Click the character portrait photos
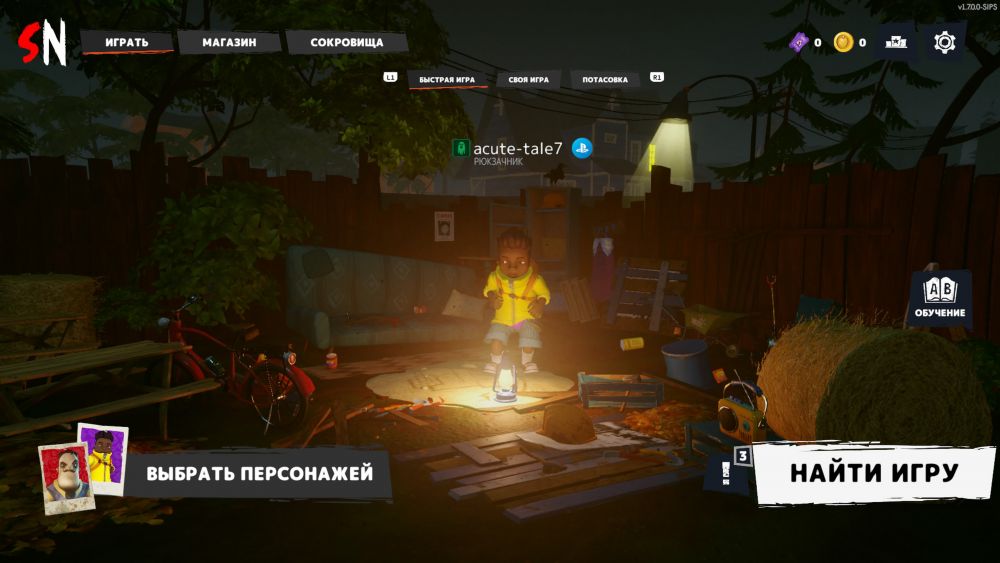This screenshot has height=563, width=1000. (x=82, y=468)
